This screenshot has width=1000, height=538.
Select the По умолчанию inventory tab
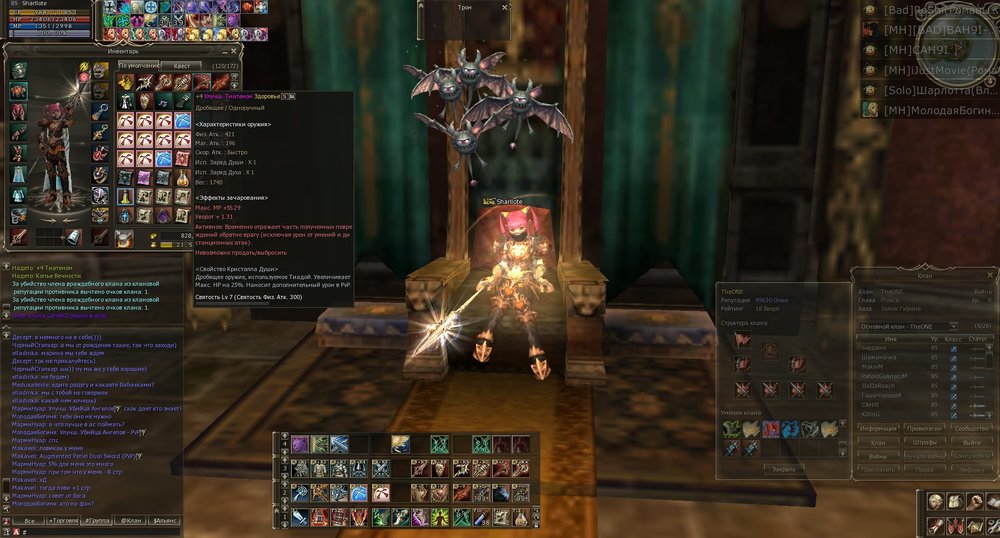click(x=140, y=66)
